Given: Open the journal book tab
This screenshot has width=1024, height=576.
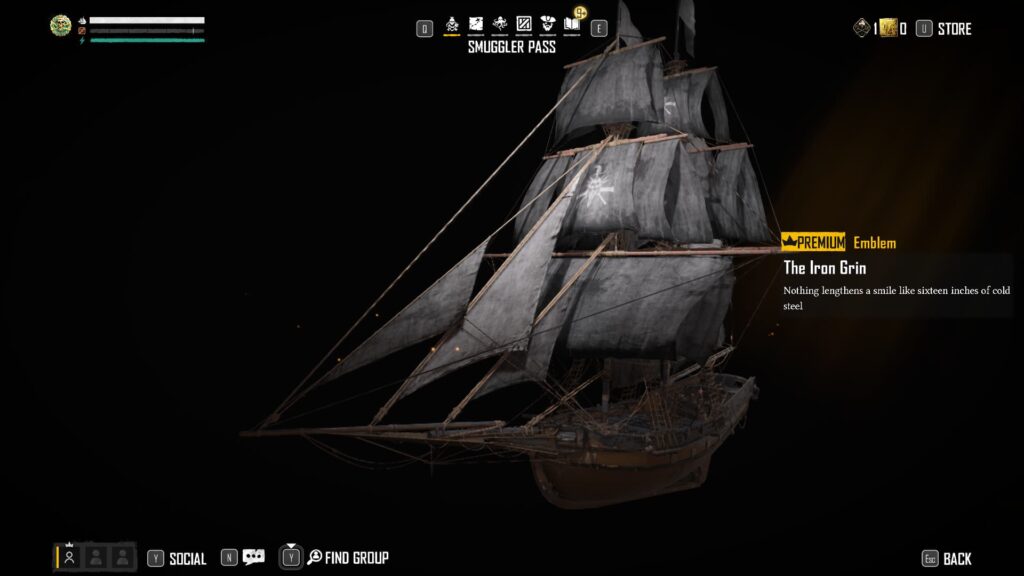Looking at the screenshot, I should (571, 23).
